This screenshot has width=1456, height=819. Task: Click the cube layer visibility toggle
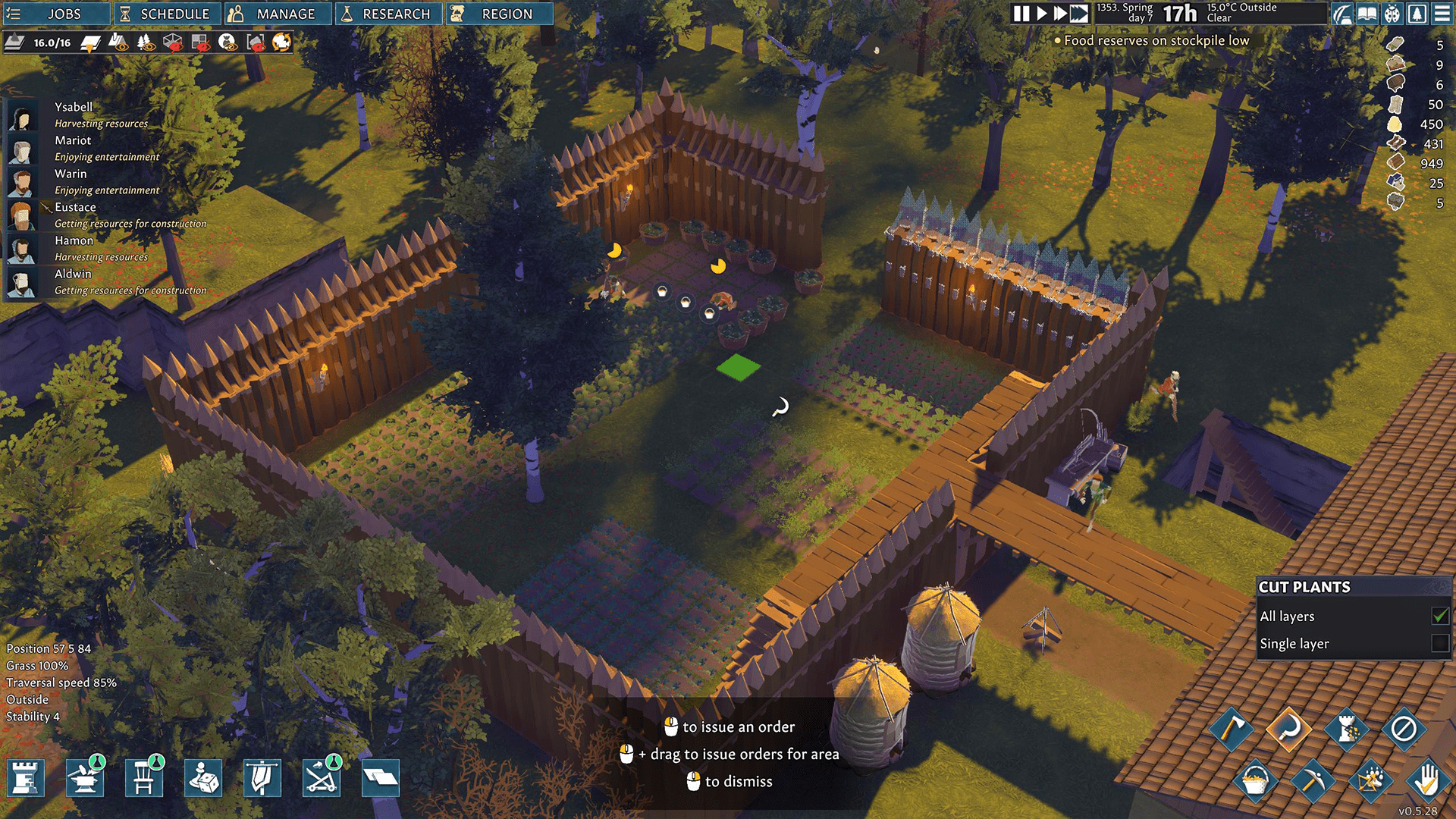coord(172,43)
